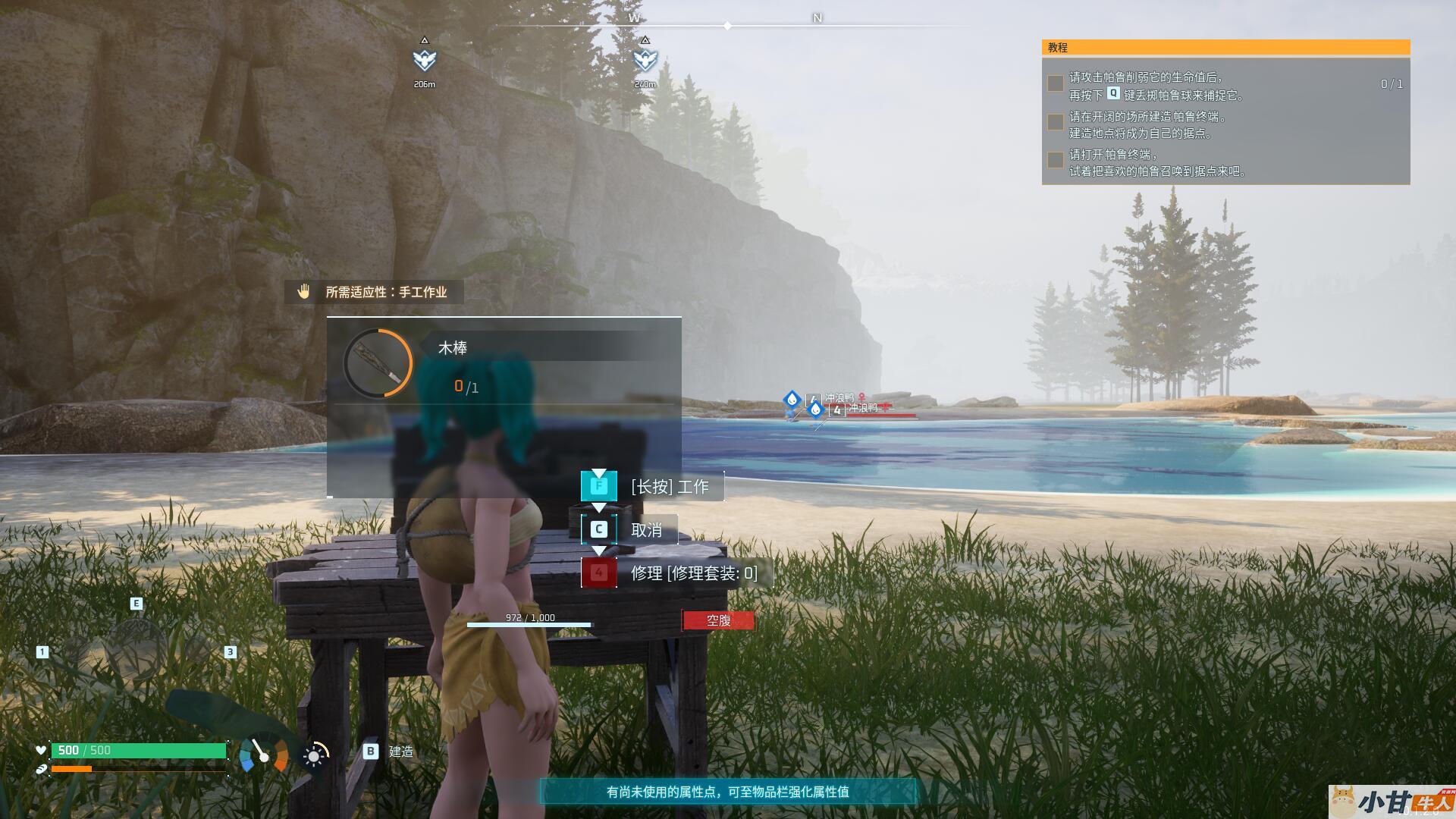Click the sun time-of-day indicator icon
The width and height of the screenshot is (1456, 819).
314,755
